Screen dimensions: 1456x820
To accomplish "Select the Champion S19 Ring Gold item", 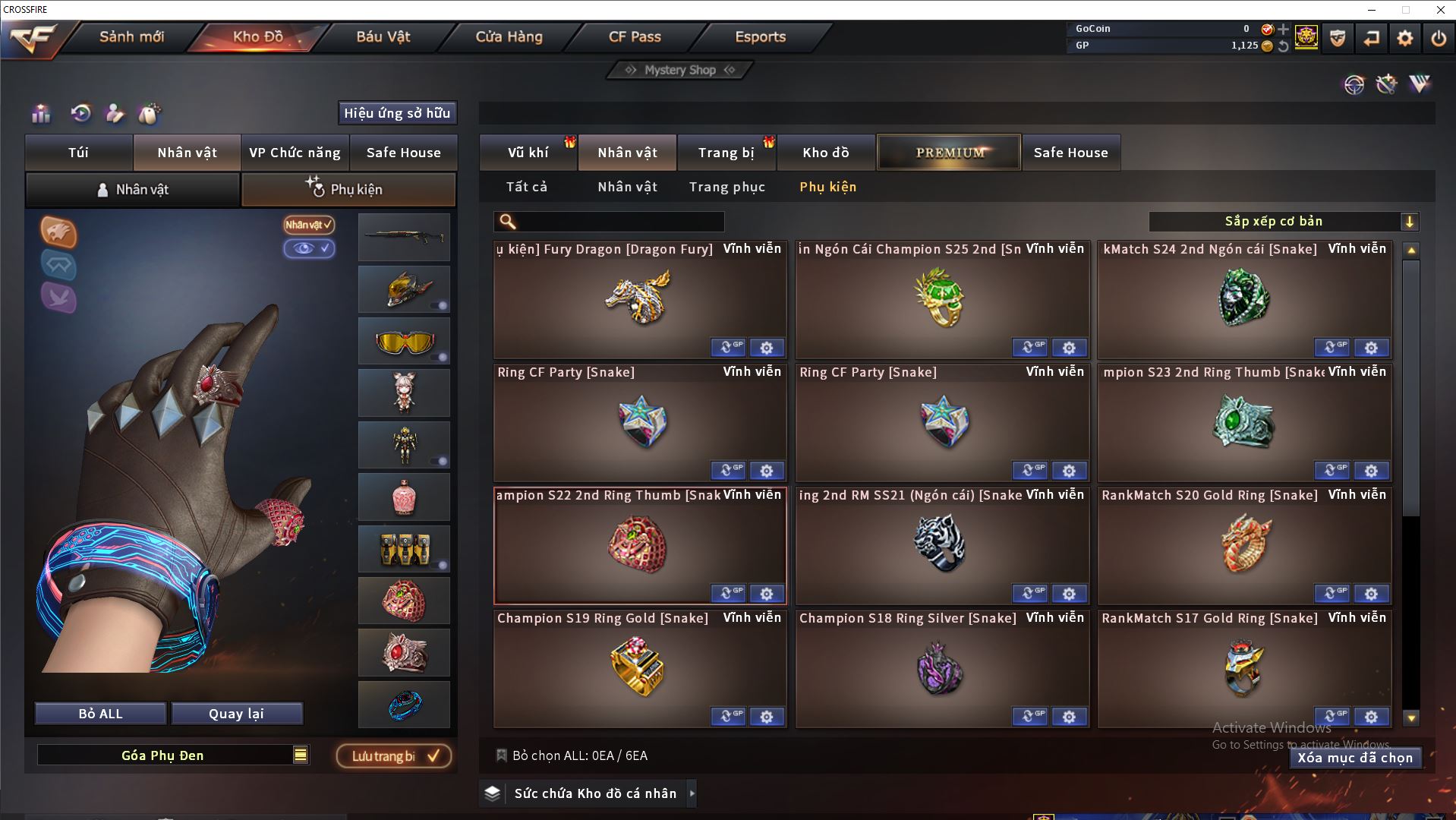I will point(639,668).
